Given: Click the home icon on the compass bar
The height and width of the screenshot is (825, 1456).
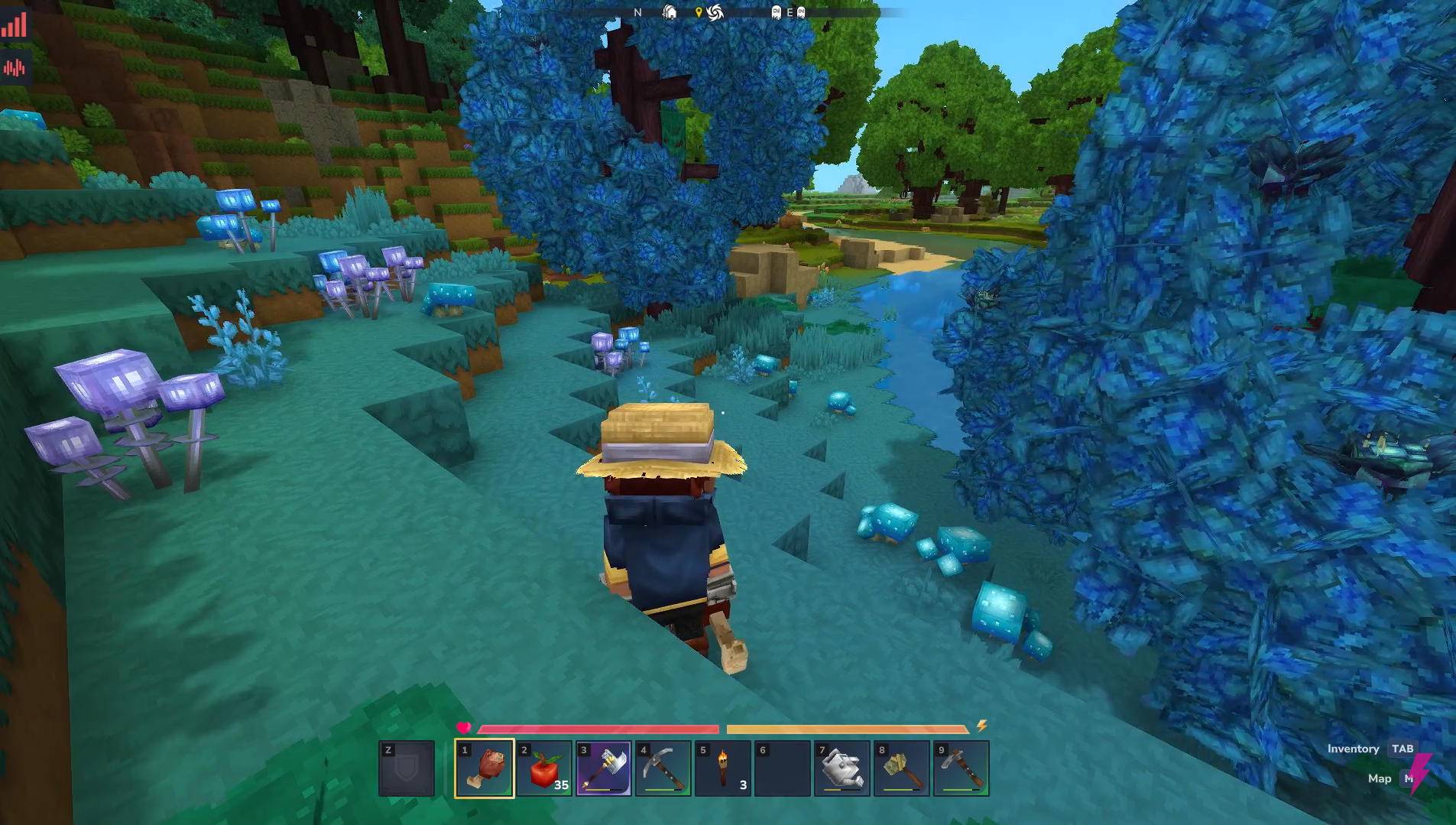Looking at the screenshot, I should coord(670,13).
